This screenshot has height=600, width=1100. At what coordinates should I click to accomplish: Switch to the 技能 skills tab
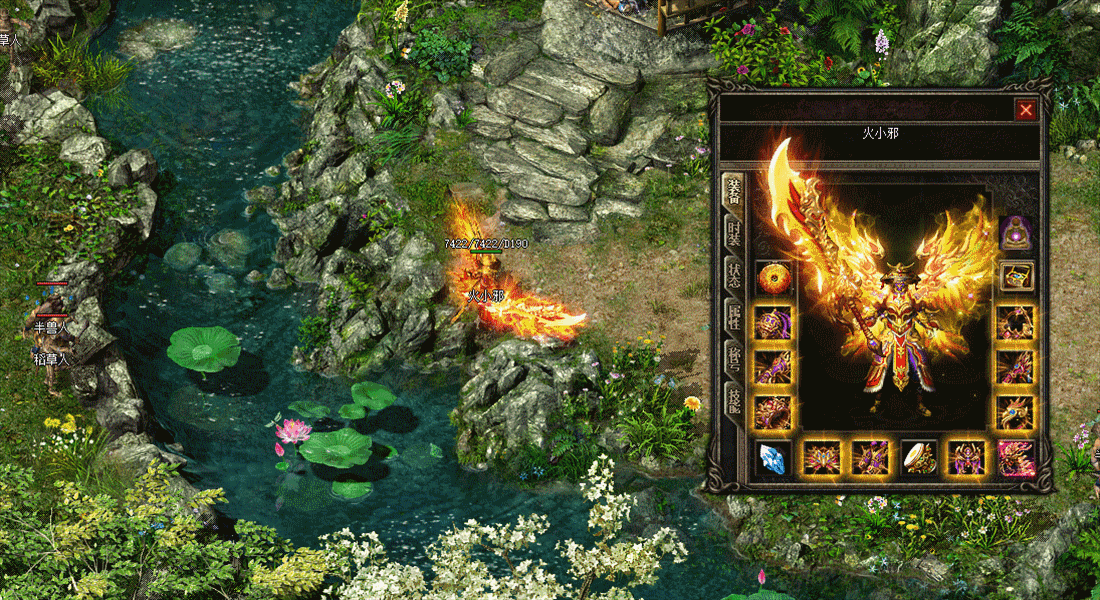tap(733, 401)
